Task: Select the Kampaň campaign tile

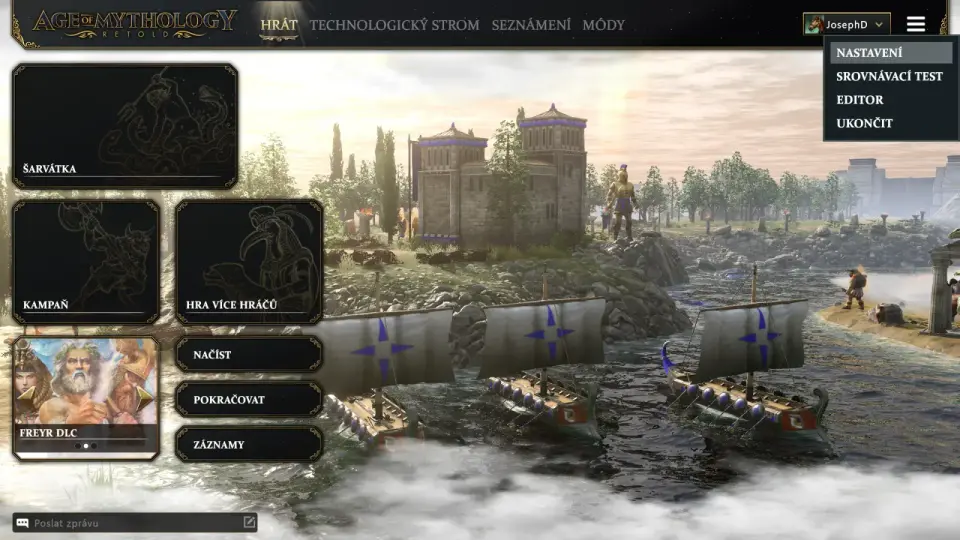Action: 86,261
